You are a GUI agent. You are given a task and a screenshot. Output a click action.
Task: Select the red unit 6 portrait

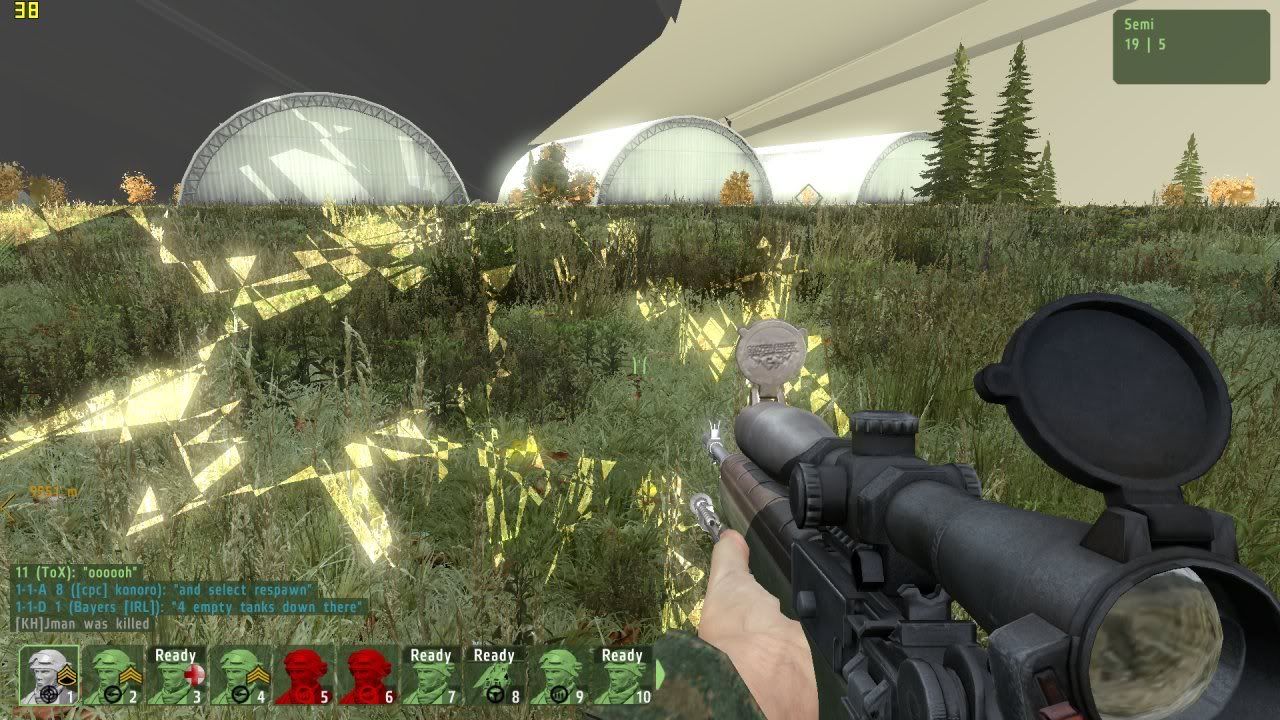pos(367,676)
